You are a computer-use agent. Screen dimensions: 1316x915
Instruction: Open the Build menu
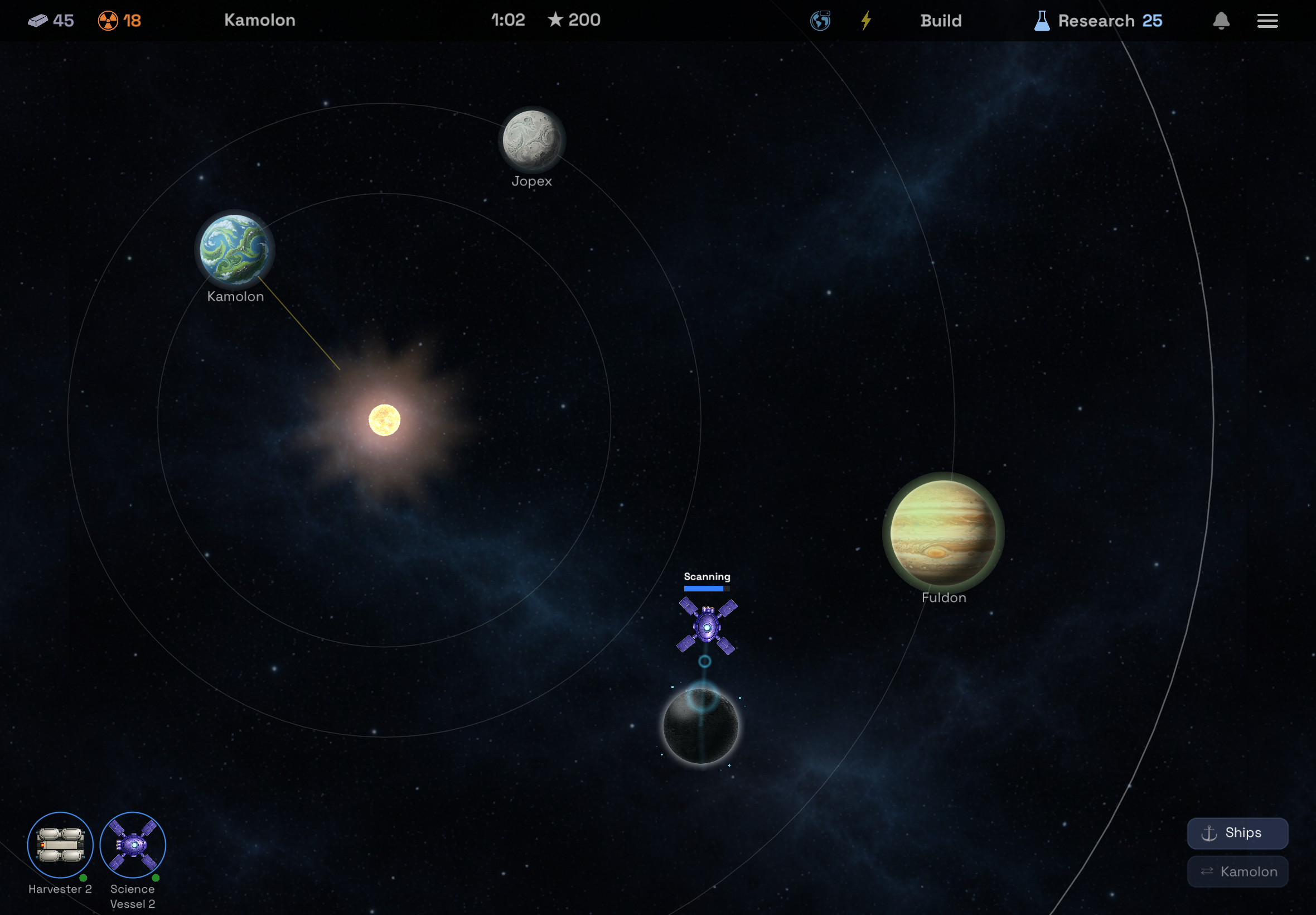click(x=940, y=20)
